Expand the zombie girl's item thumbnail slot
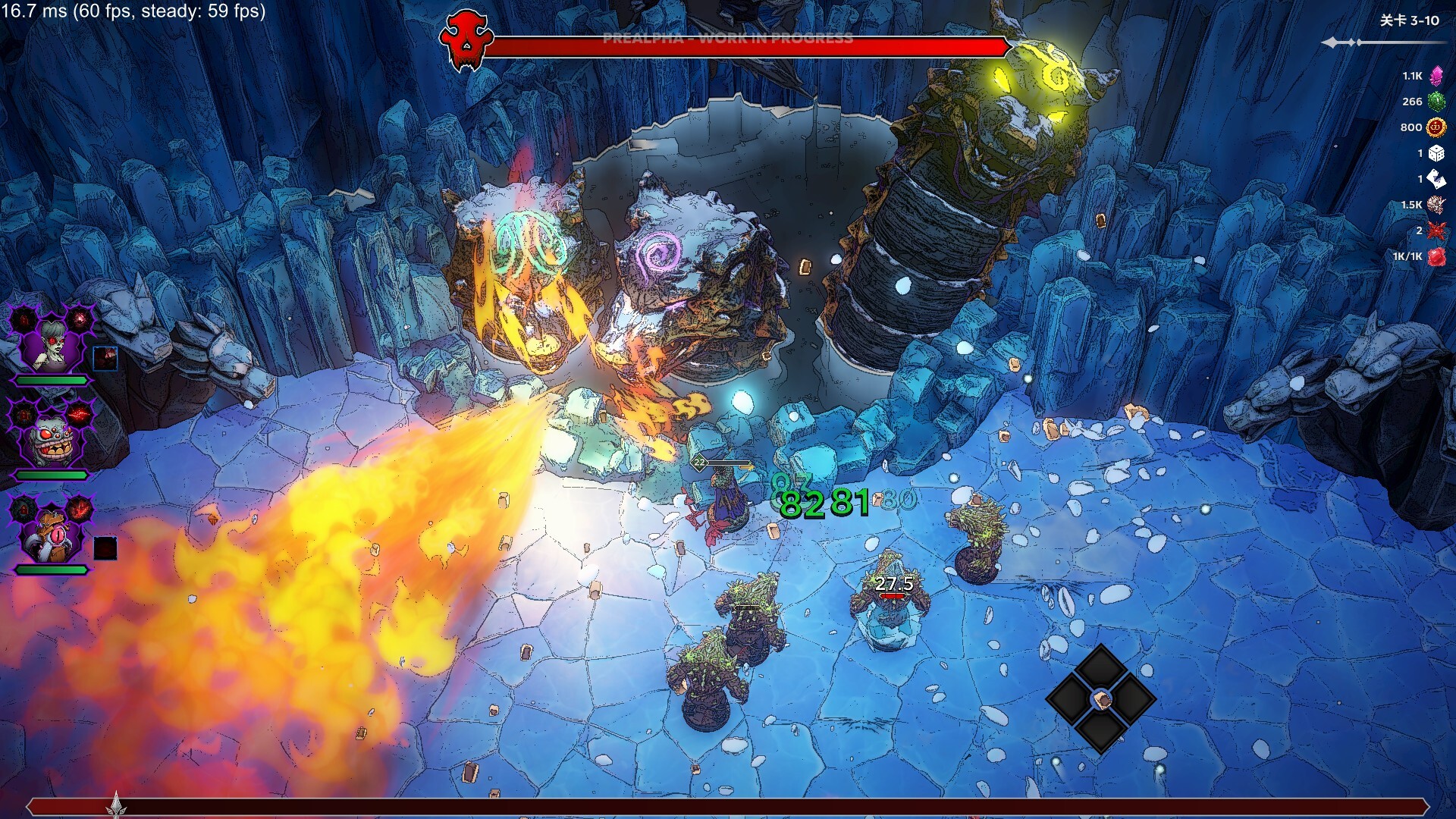 point(106,360)
